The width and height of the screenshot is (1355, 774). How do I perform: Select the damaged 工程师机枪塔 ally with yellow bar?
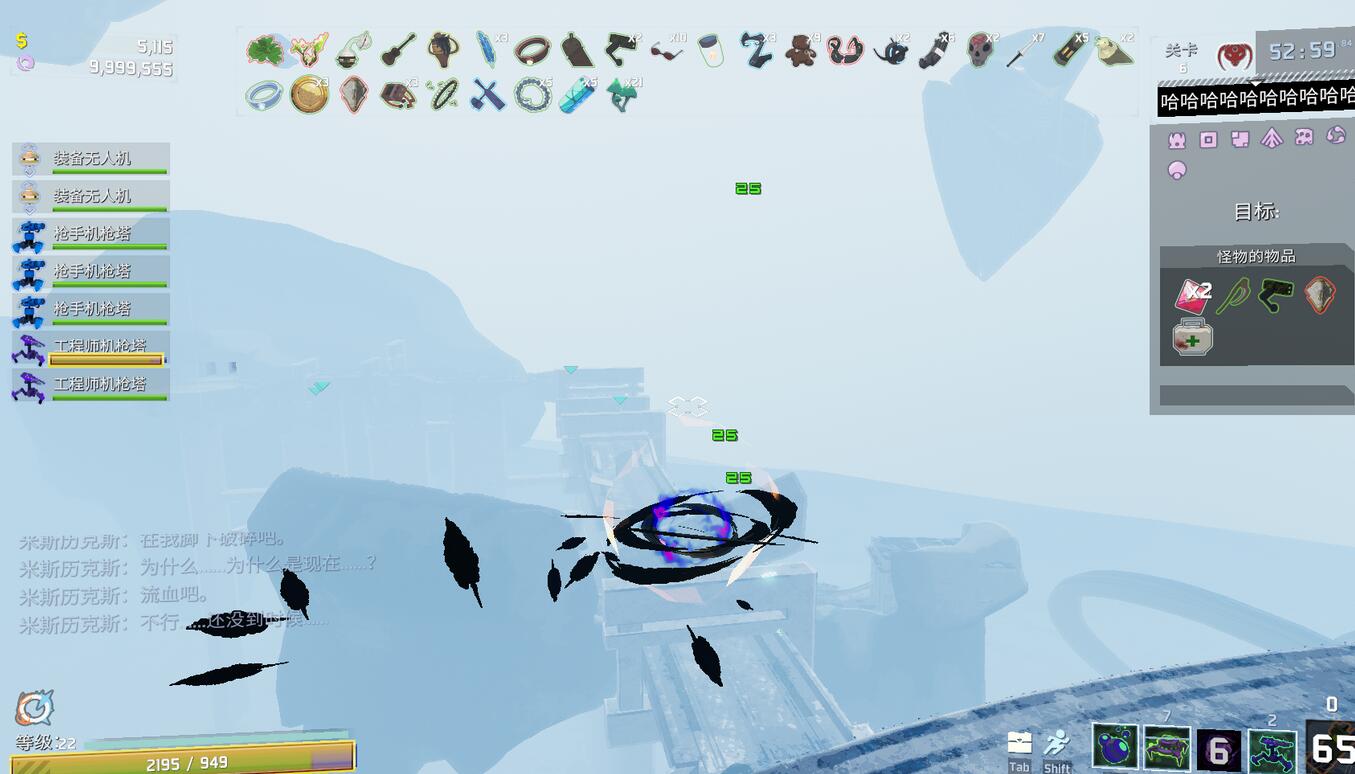[91, 348]
